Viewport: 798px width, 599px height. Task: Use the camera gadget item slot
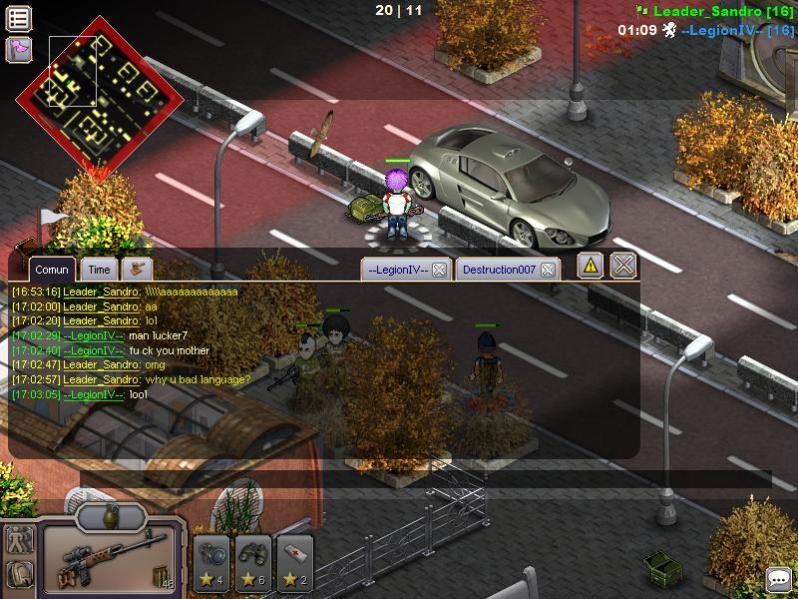coord(212,563)
